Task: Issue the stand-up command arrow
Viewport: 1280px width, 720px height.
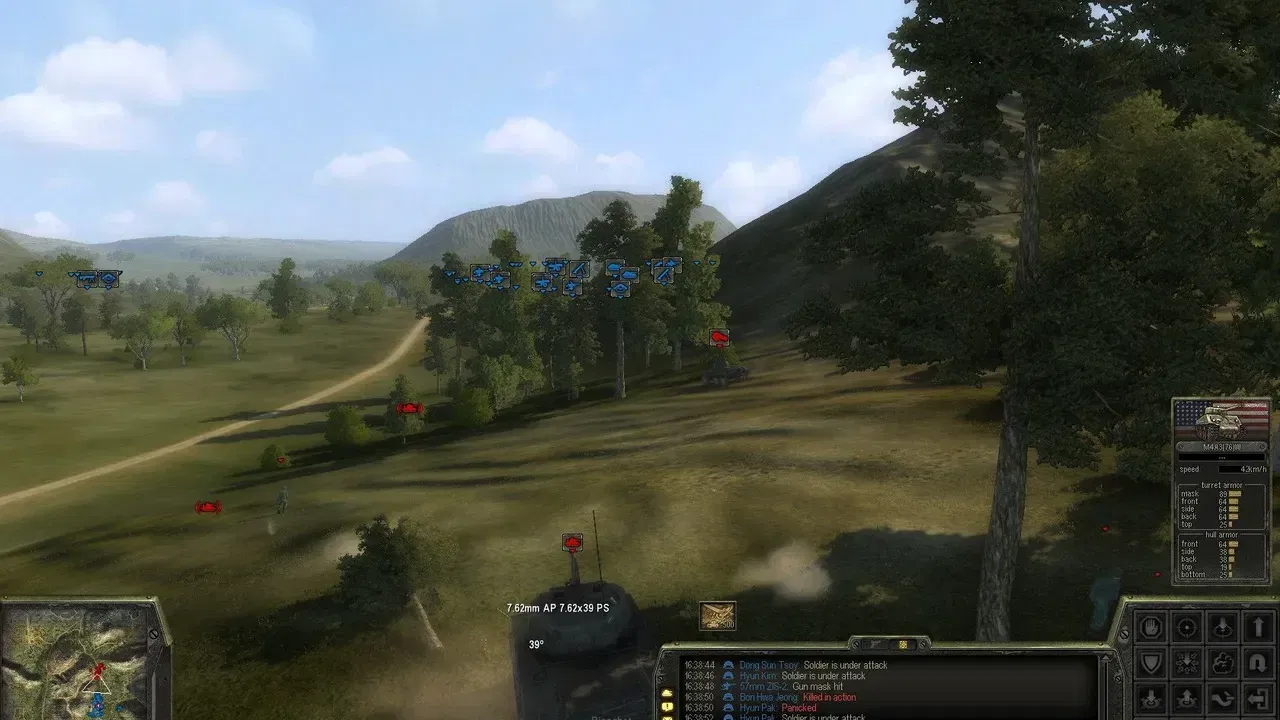Action: (1258, 625)
